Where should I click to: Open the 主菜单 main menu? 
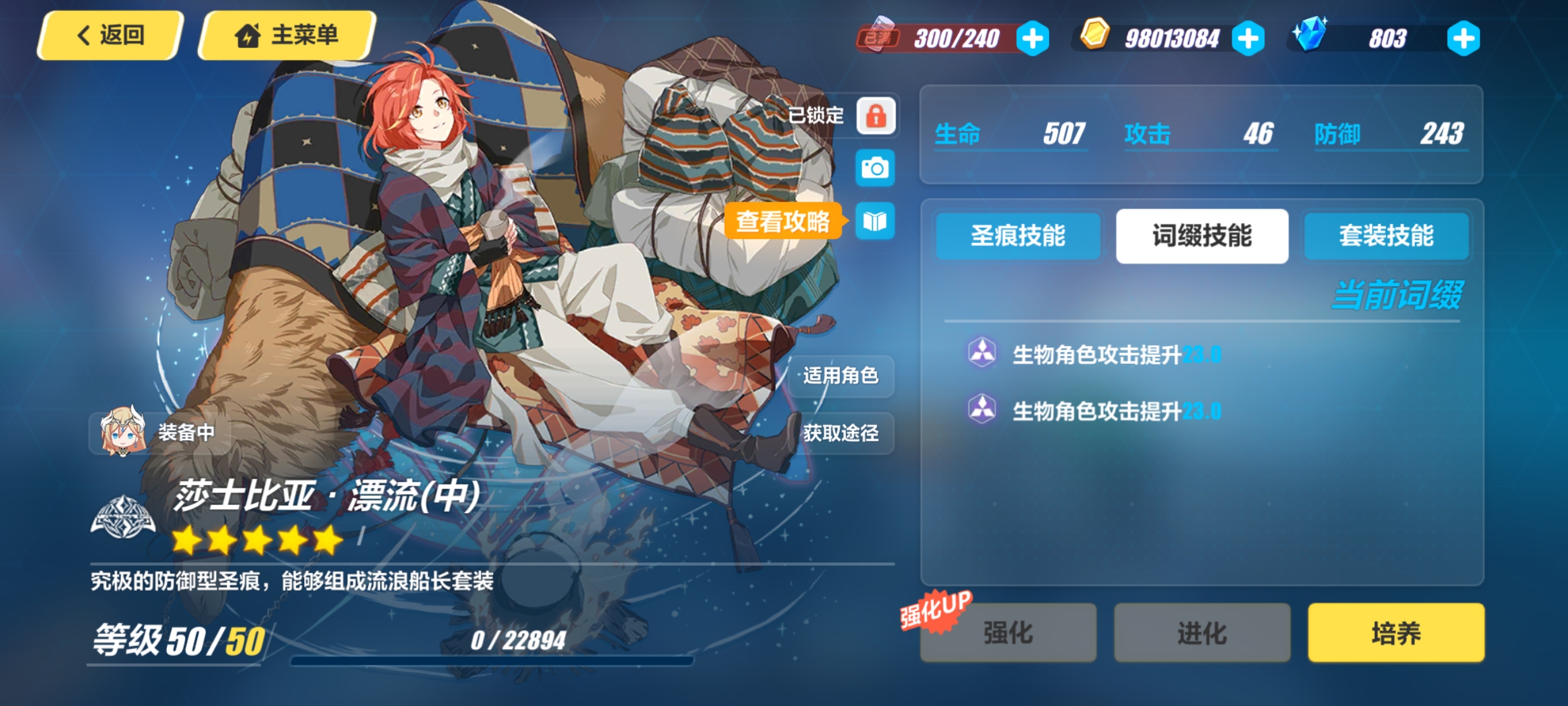288,35
